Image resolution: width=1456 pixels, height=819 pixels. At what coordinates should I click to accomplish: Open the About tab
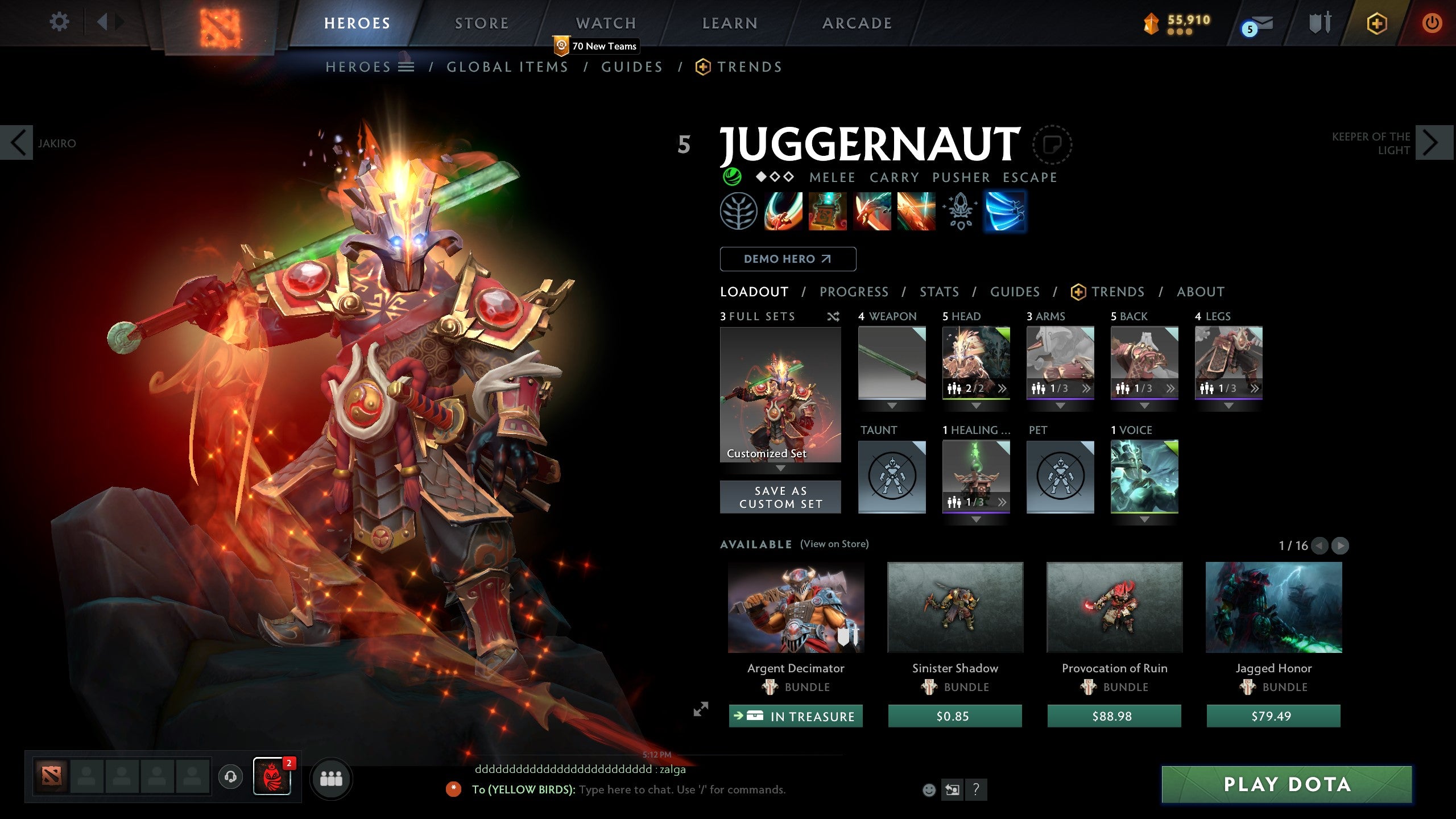point(1200,292)
